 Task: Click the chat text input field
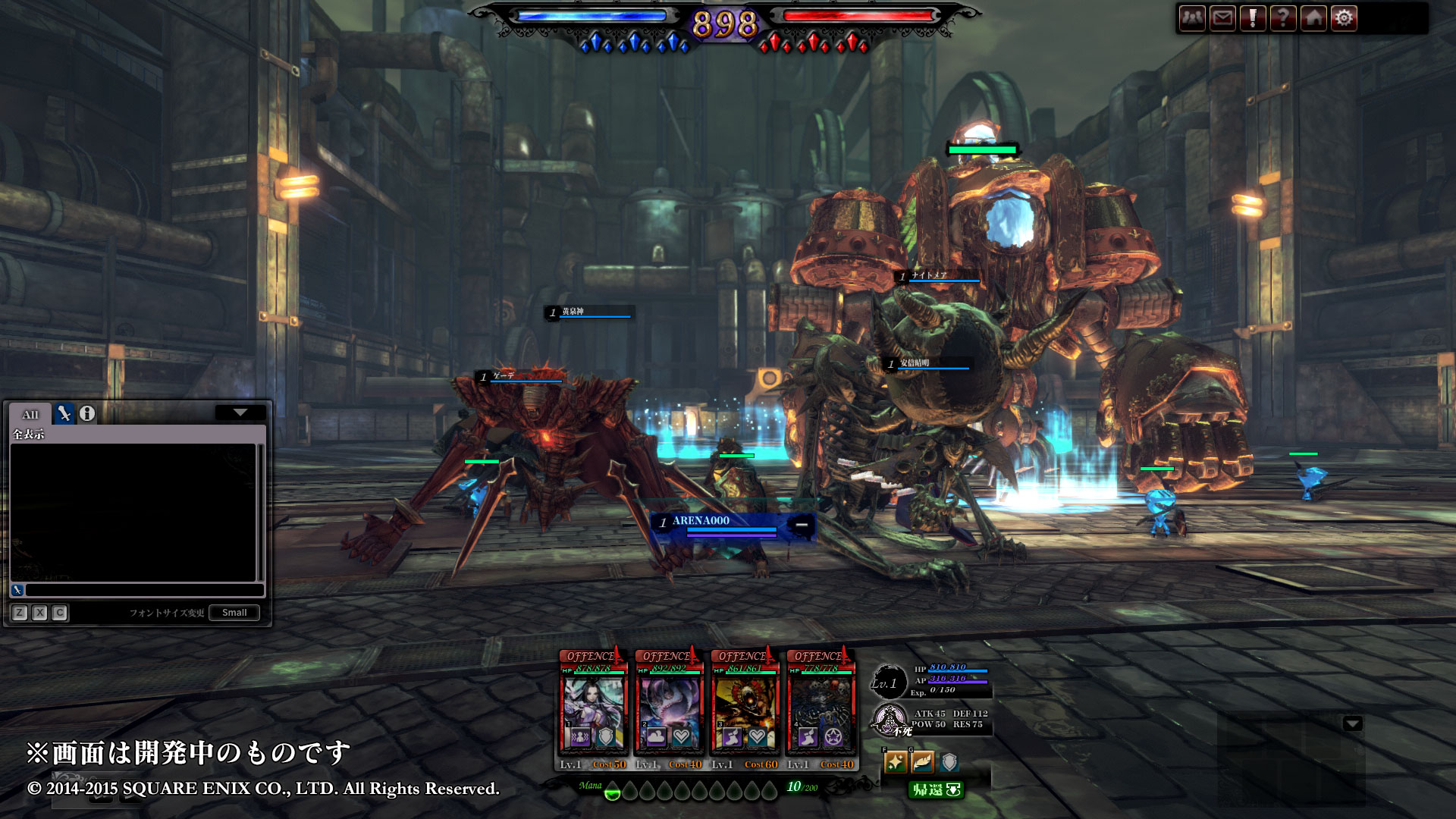(x=144, y=590)
